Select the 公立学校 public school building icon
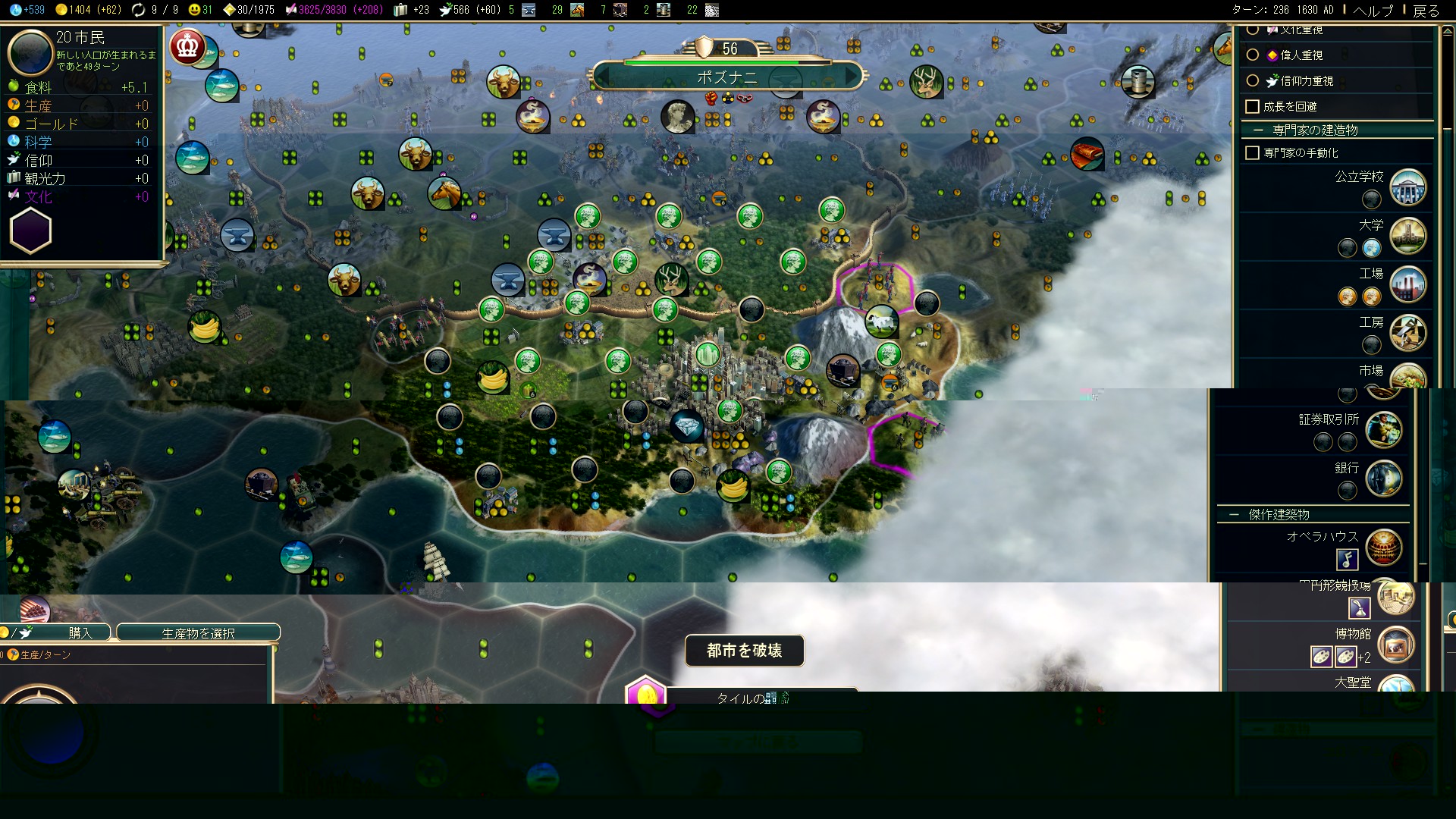1456x819 pixels. click(x=1407, y=188)
